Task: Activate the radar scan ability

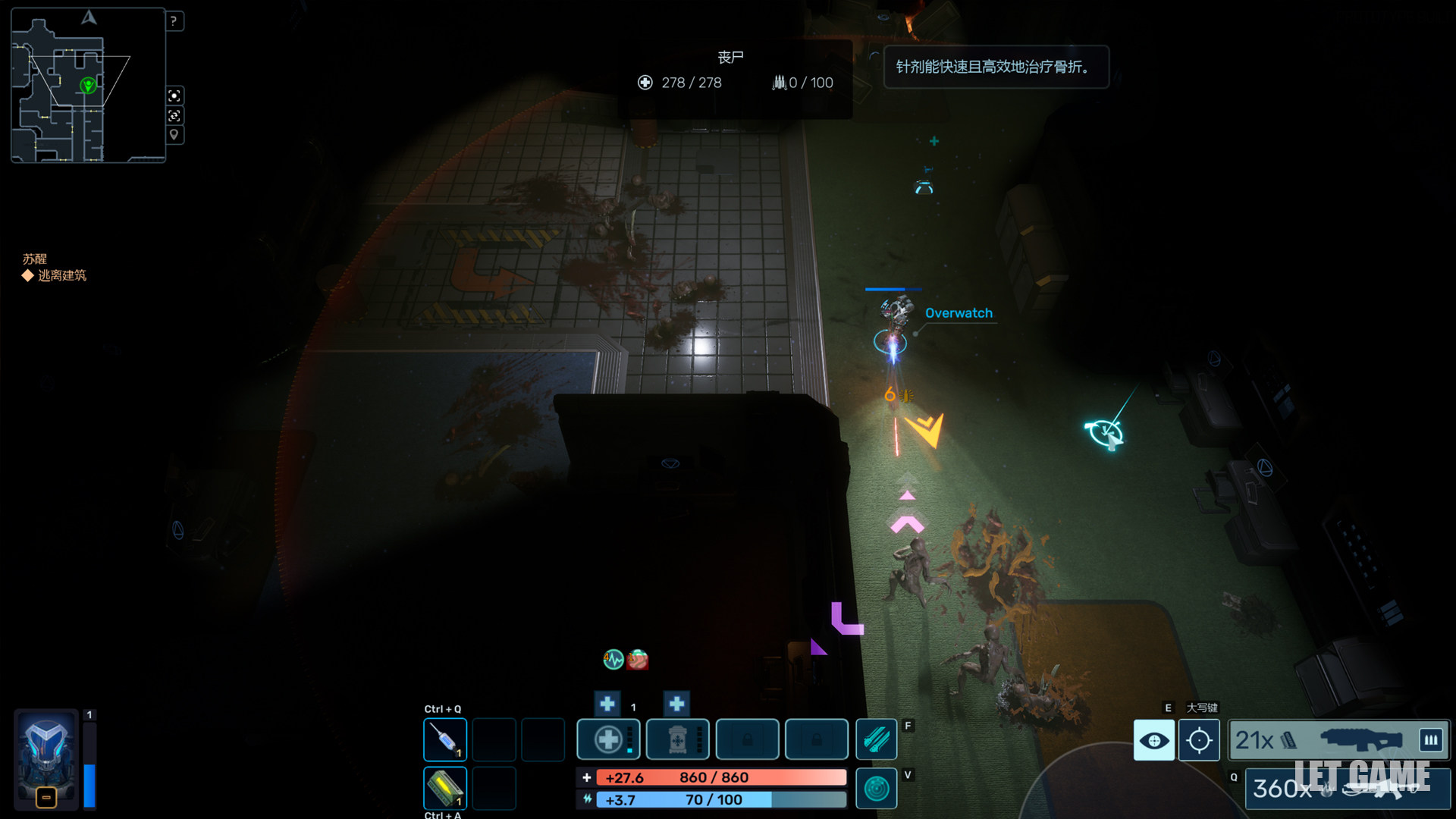Action: (876, 789)
